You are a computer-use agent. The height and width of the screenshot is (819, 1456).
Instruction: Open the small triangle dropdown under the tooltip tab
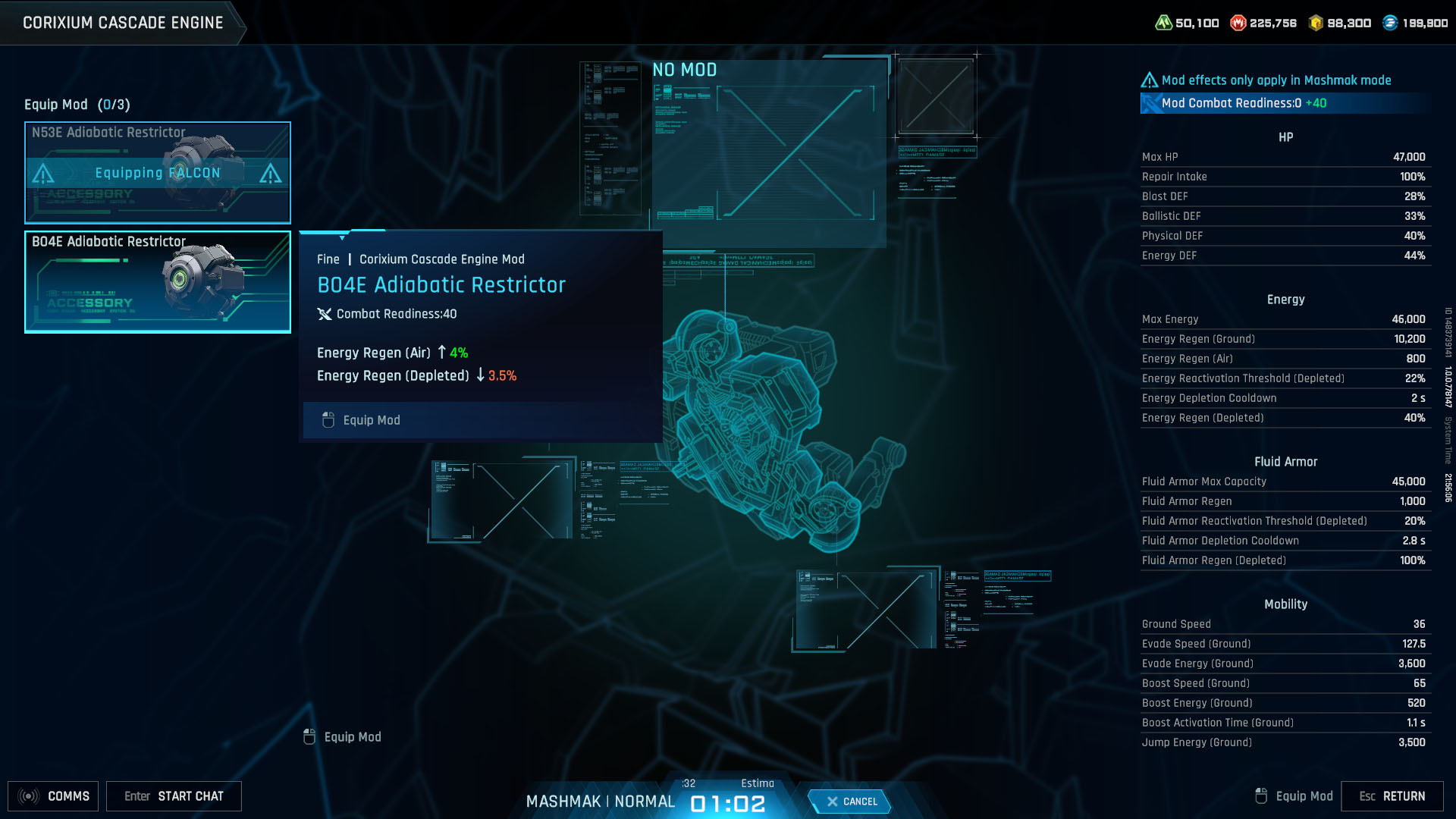point(342,238)
